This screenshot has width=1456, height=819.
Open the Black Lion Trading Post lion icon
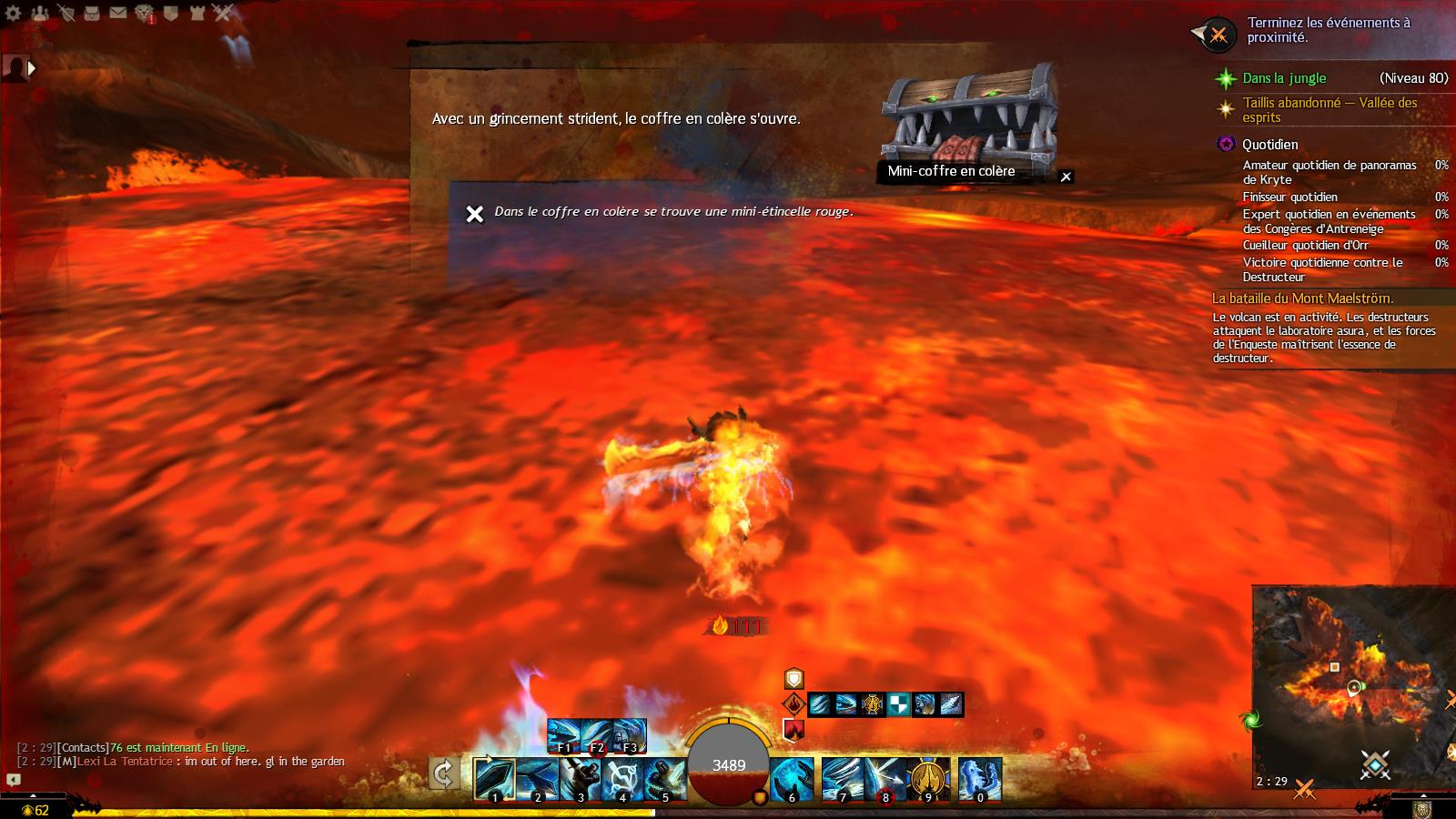pyautogui.click(x=145, y=13)
